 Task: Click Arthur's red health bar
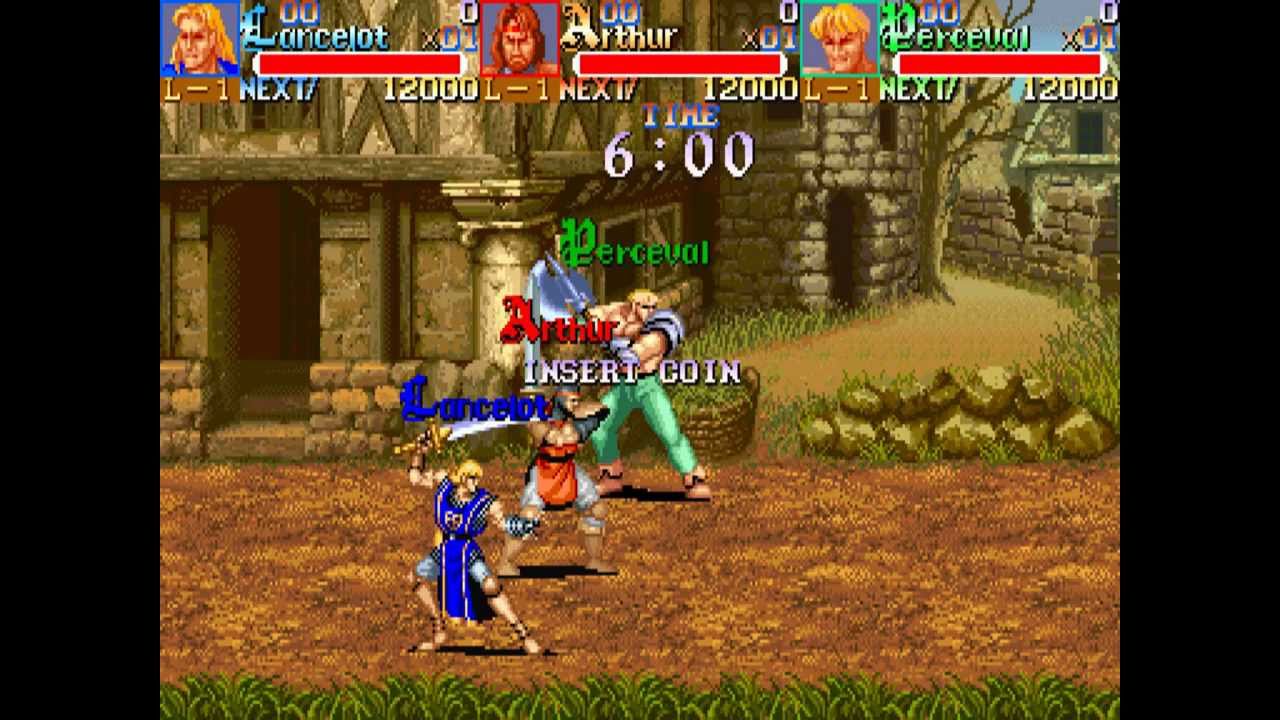678,63
